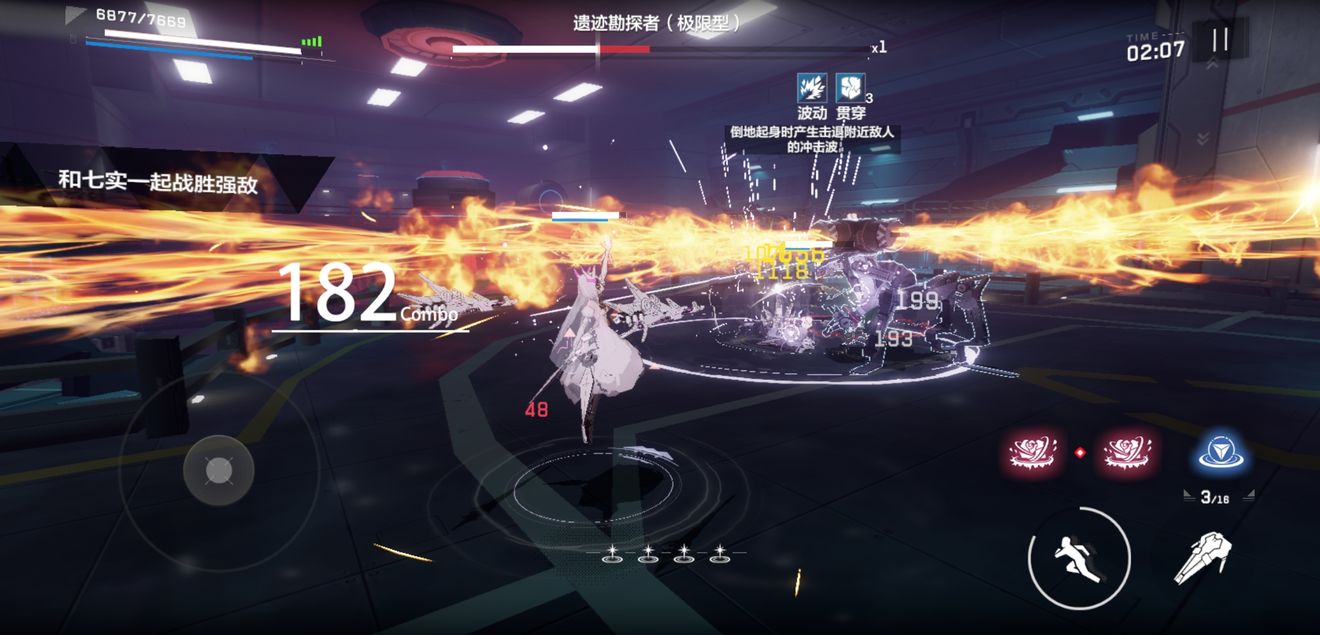Tap the virtual joystick knob
Screen dimensions: 1320x635
pos(219,469)
